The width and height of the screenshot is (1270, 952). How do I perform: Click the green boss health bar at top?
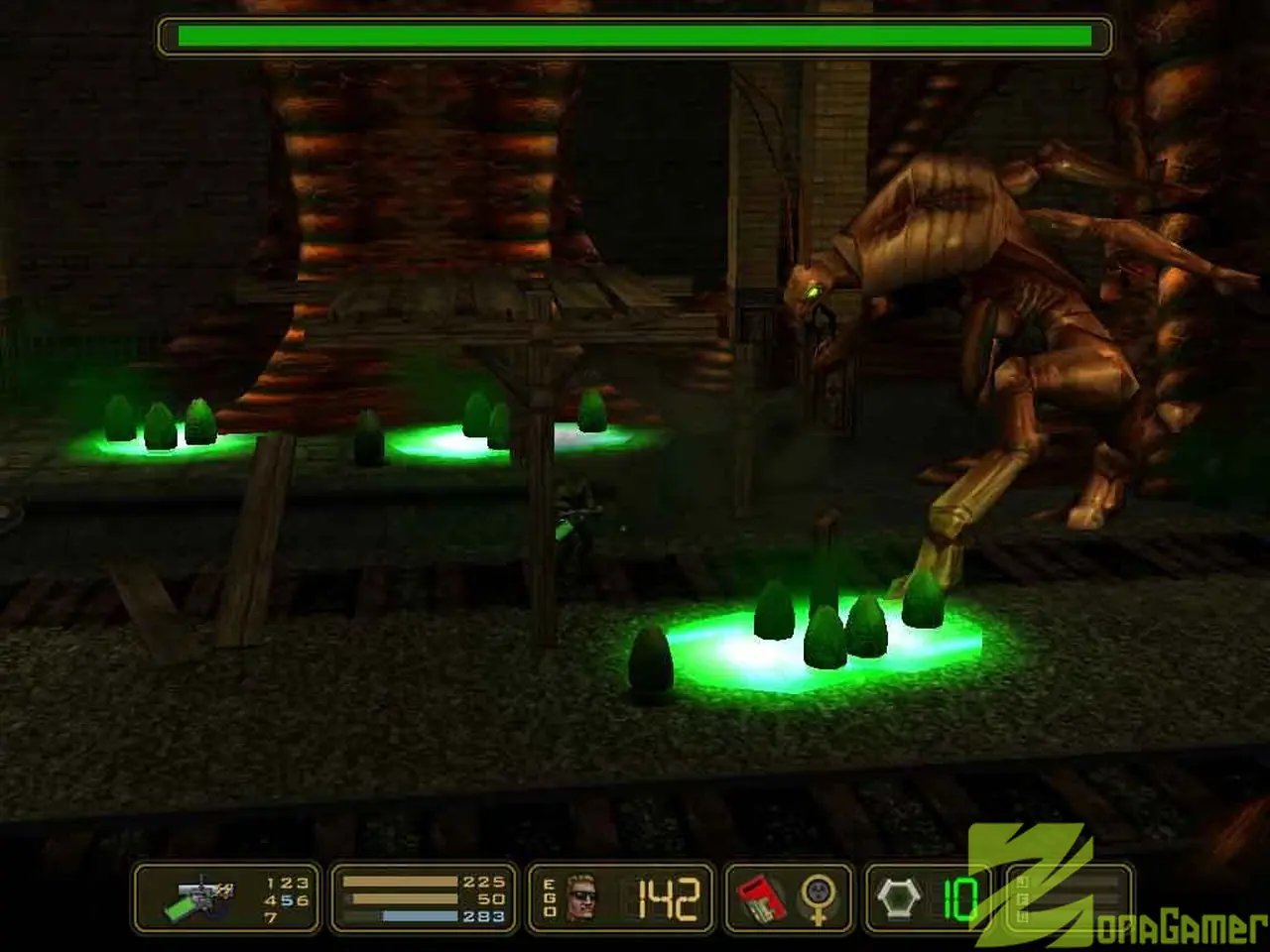click(x=635, y=36)
